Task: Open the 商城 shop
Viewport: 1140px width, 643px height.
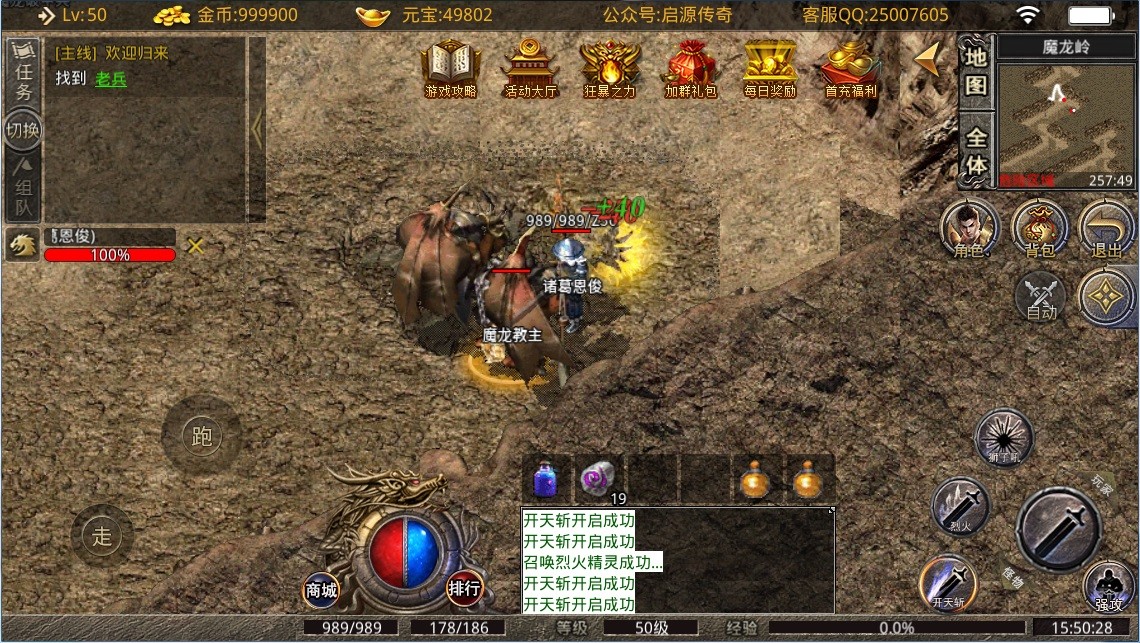Action: point(321,589)
